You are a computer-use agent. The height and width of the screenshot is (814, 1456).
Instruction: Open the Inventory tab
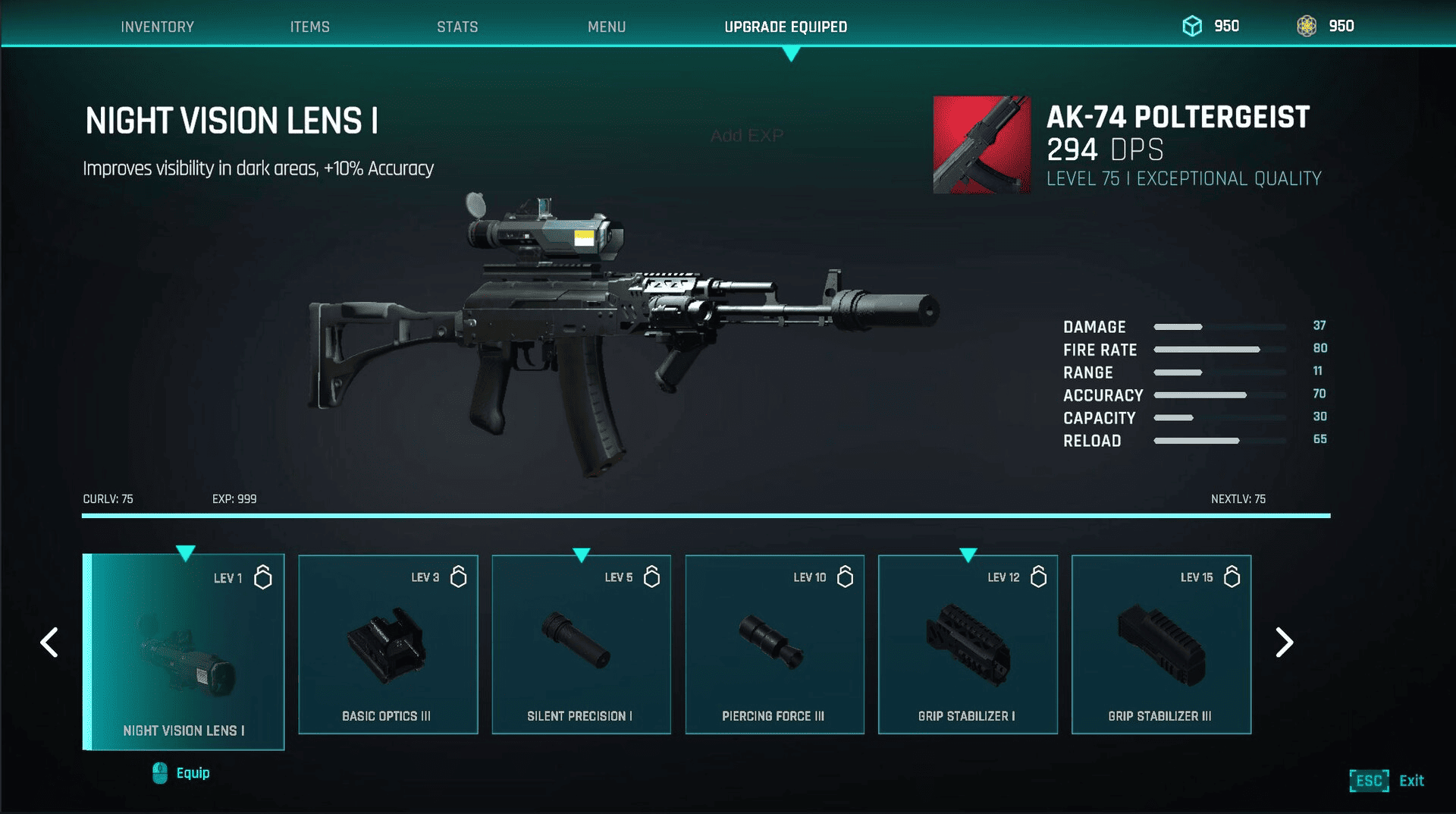coord(157,27)
